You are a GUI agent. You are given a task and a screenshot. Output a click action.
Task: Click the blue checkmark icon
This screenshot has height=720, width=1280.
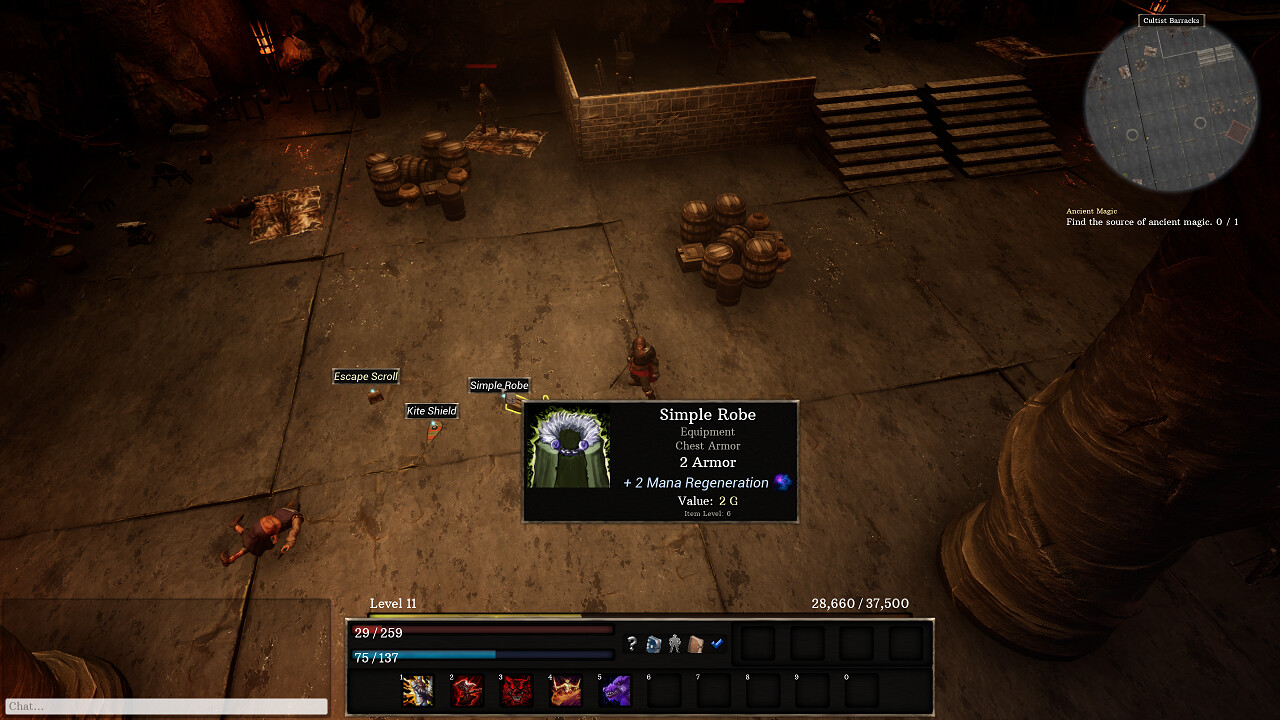(x=717, y=643)
